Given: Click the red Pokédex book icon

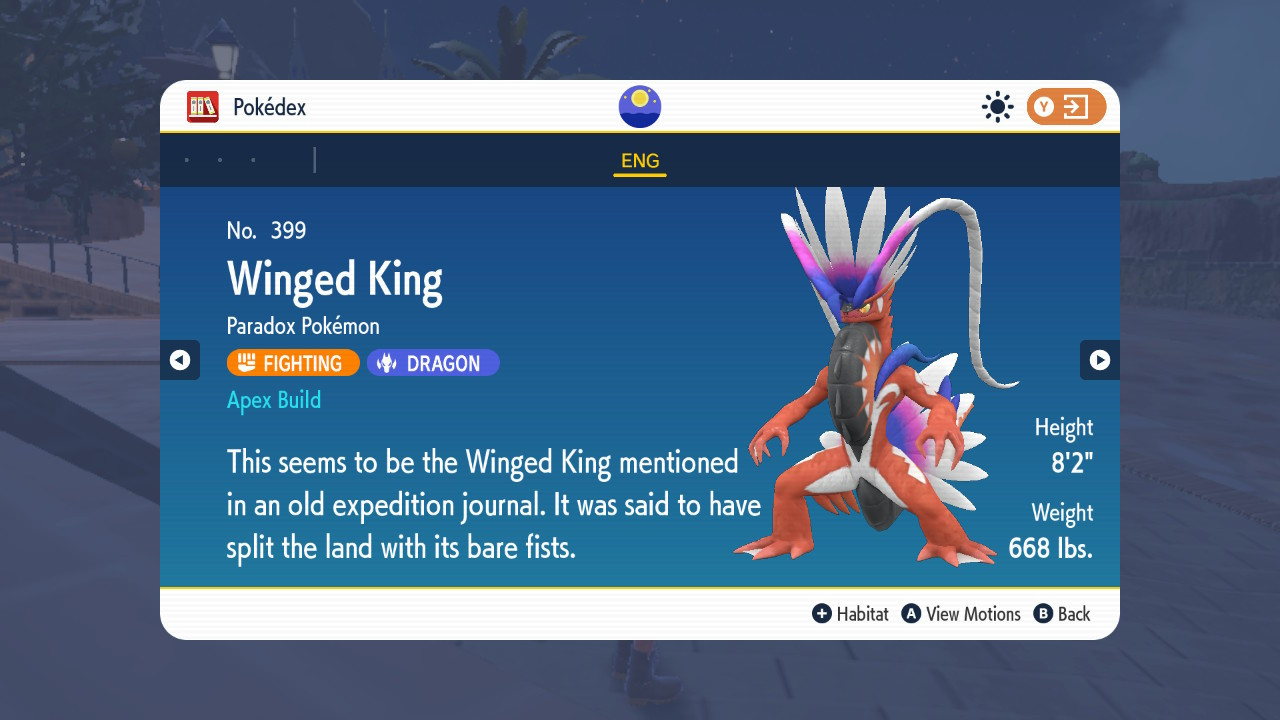Looking at the screenshot, I should pyautogui.click(x=203, y=107).
